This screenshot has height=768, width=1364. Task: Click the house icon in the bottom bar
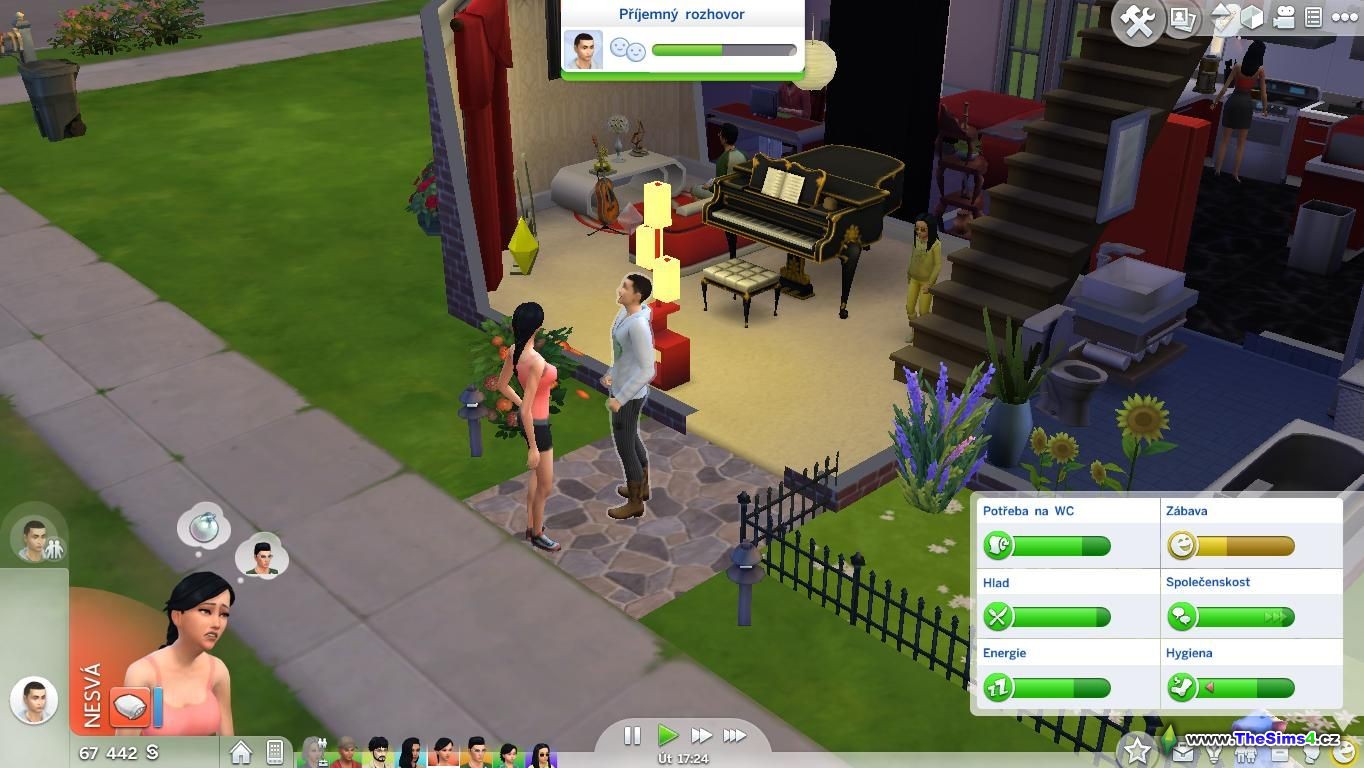point(241,751)
